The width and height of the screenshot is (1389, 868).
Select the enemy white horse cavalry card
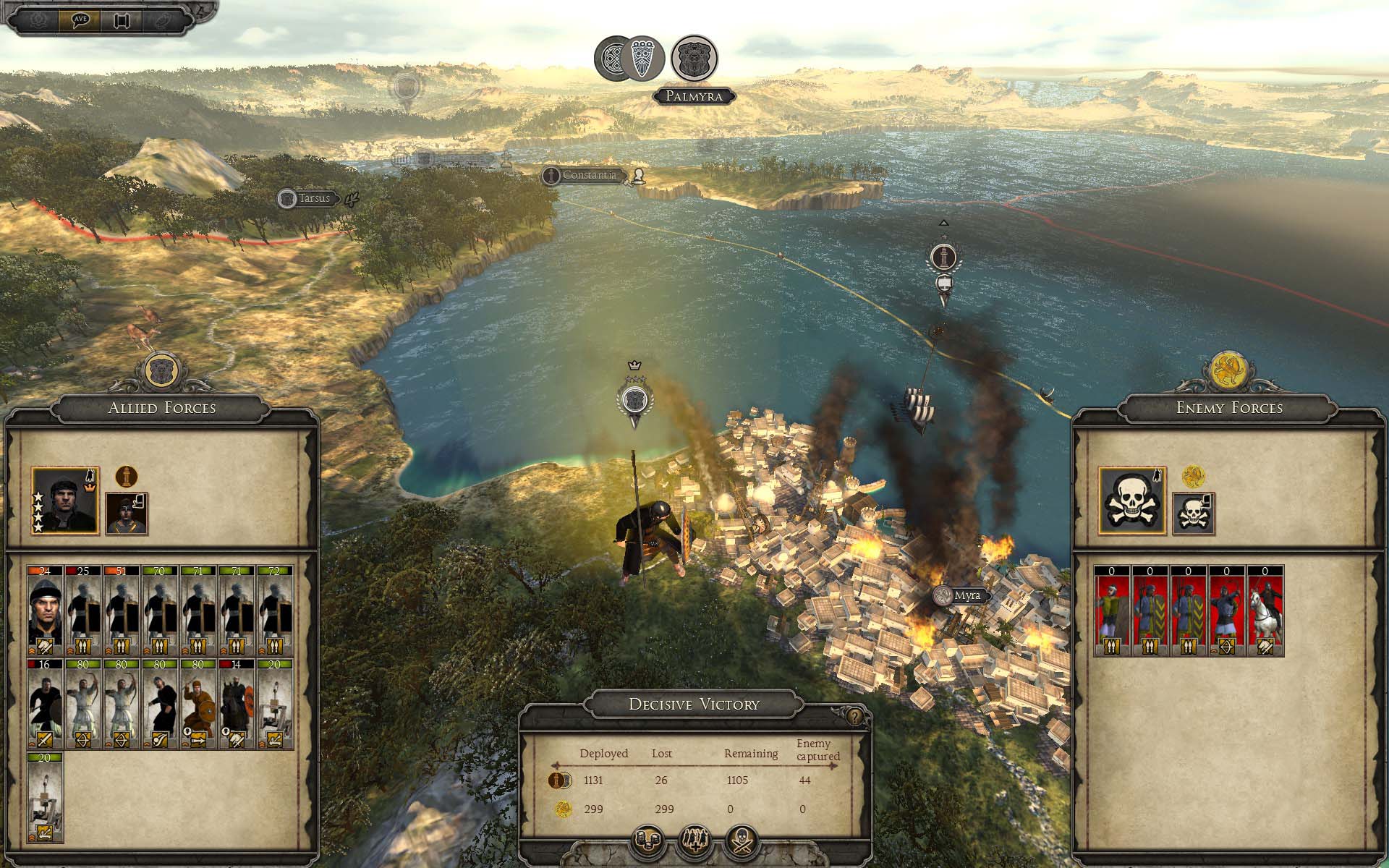tap(1265, 611)
